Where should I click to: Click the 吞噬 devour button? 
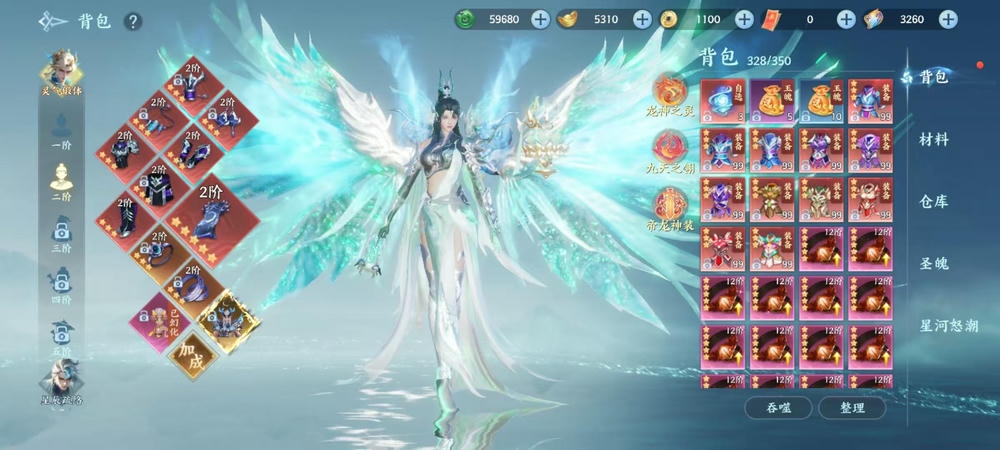777,407
